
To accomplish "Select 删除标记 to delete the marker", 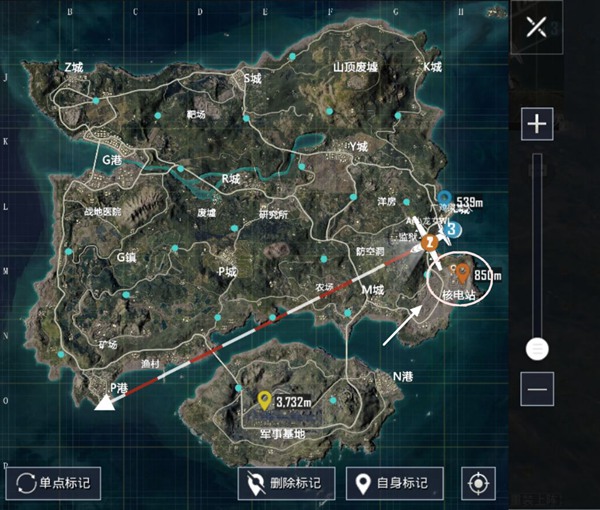I will click(x=285, y=483).
